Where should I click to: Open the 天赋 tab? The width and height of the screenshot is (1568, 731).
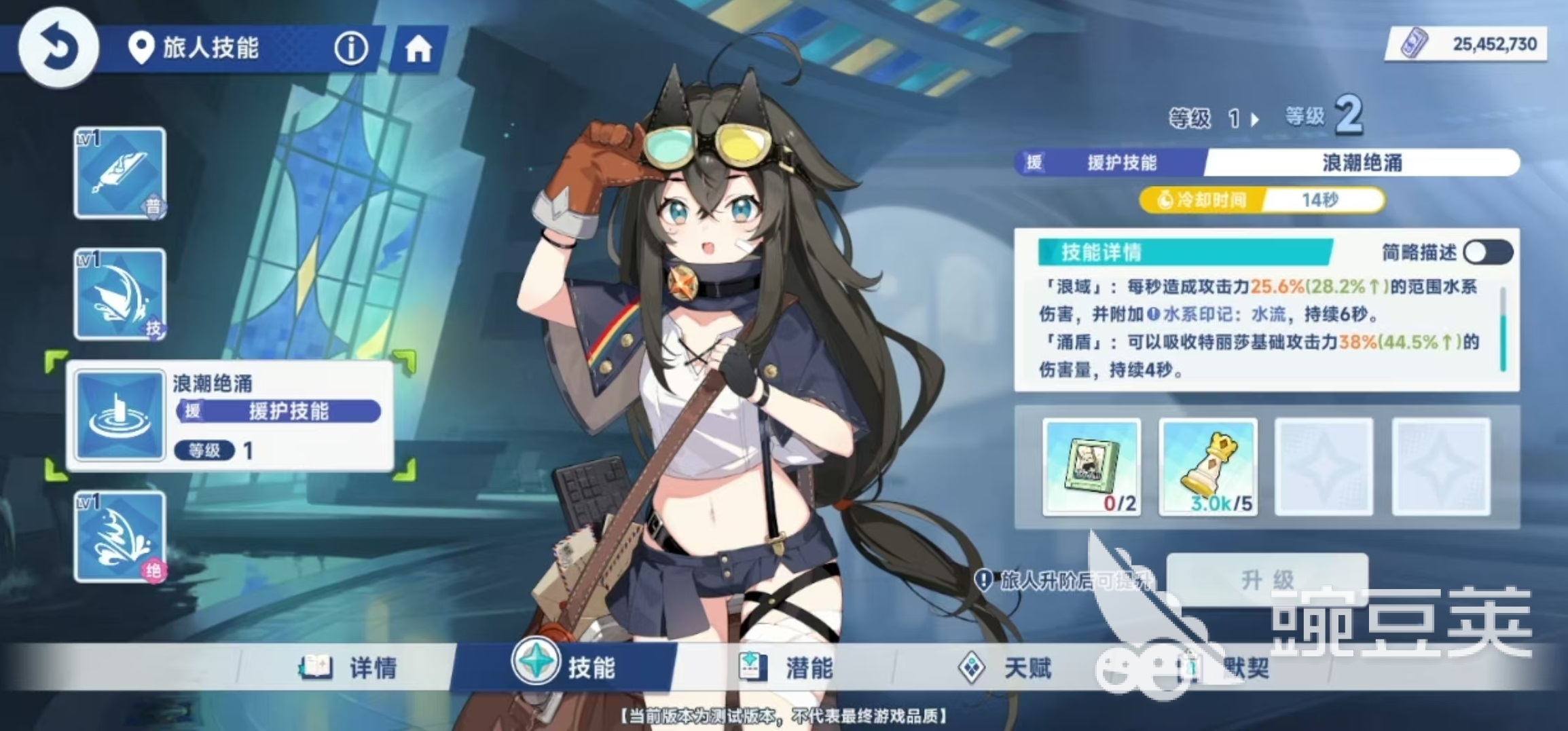[x=1005, y=668]
